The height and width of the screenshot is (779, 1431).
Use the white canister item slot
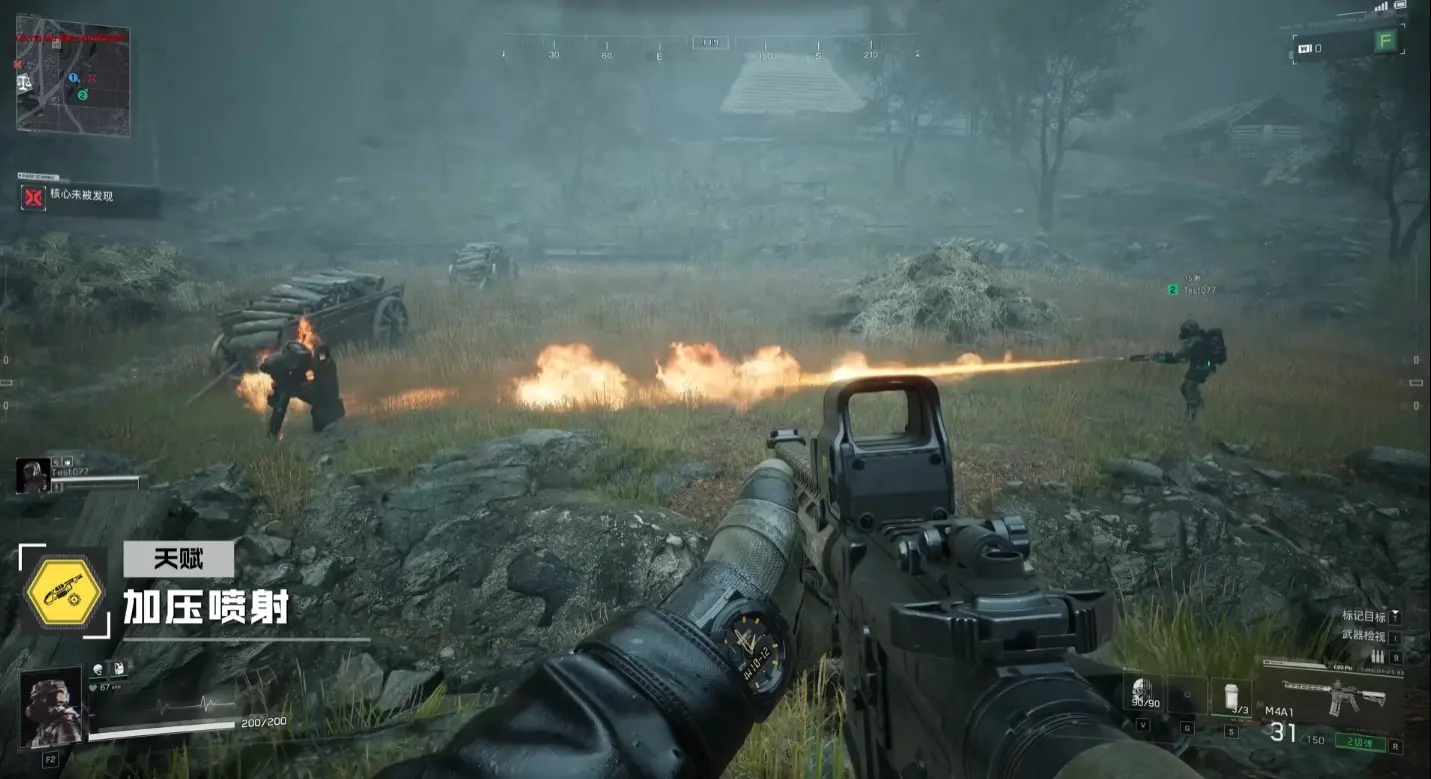tap(1231, 695)
